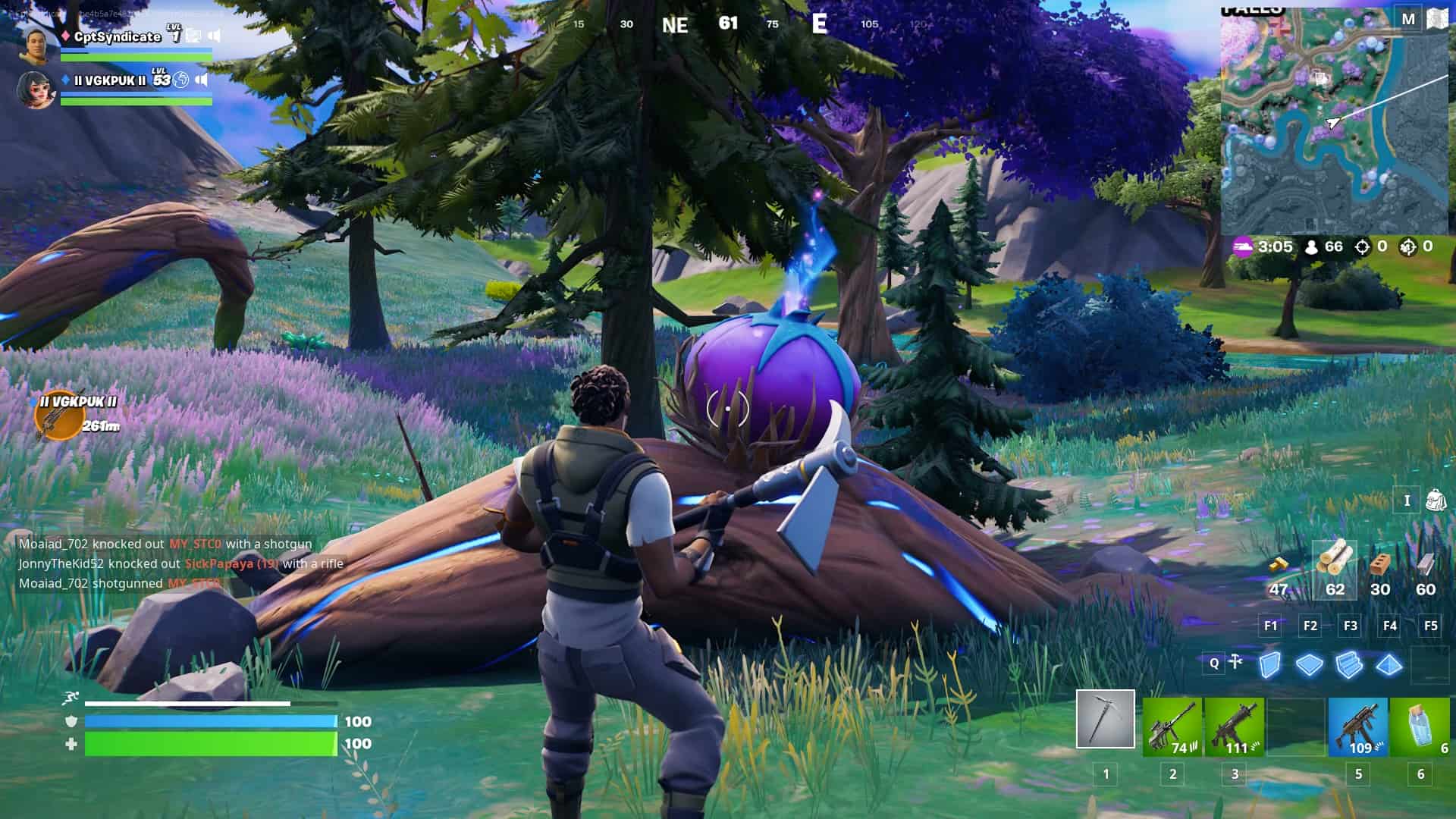Select the assault rifle in slot 2

[1171, 728]
